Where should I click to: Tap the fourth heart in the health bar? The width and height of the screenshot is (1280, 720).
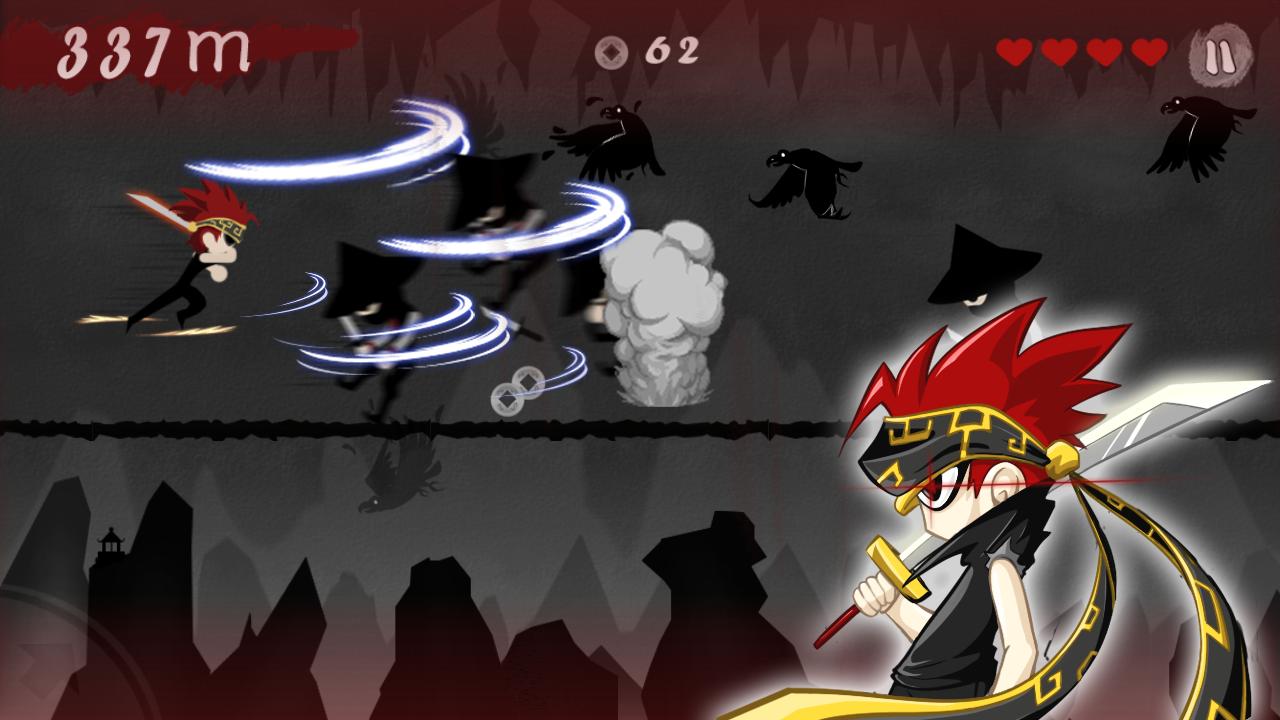coord(1150,52)
